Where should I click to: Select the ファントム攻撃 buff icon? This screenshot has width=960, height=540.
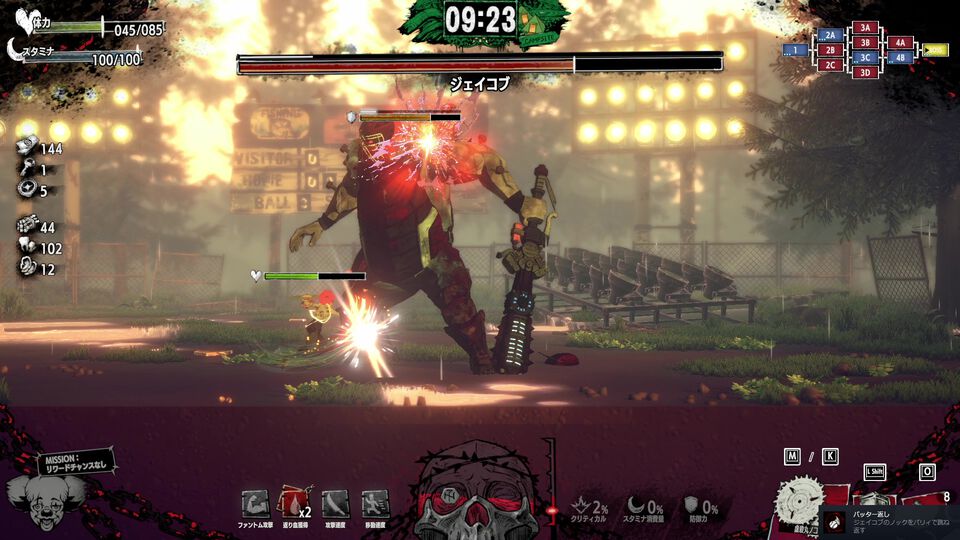pyautogui.click(x=256, y=504)
